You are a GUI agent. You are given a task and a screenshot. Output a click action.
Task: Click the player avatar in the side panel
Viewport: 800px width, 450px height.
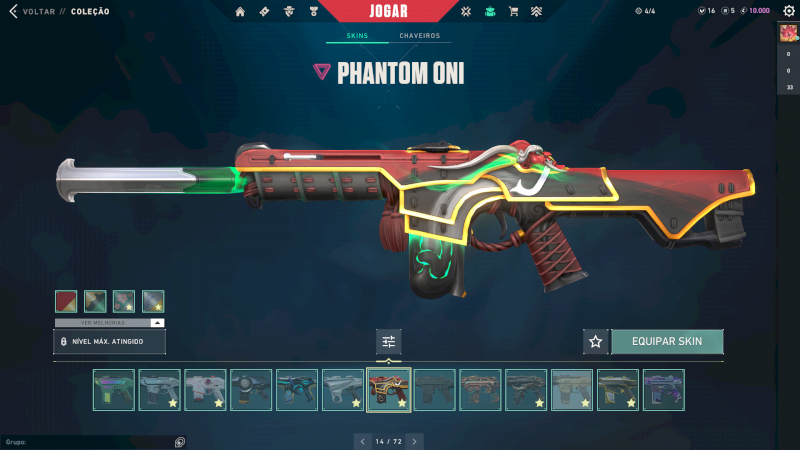[x=788, y=33]
